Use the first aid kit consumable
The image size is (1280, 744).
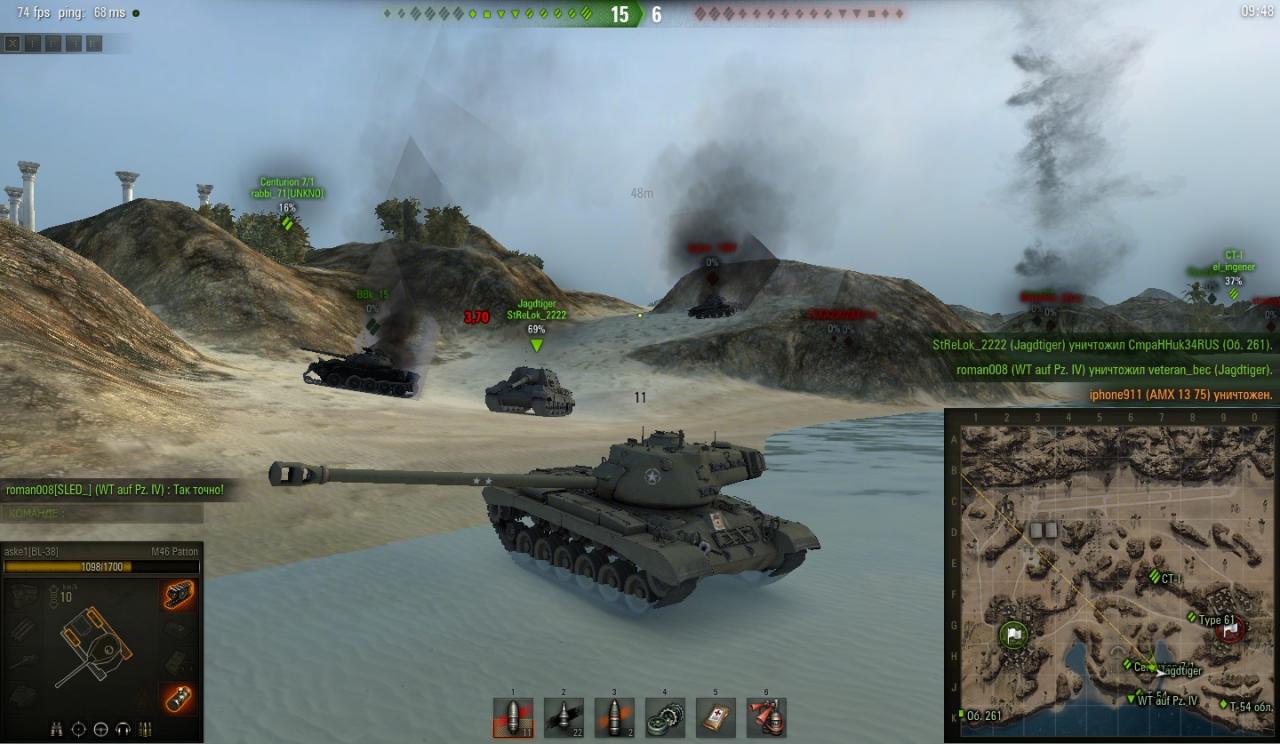coord(716,717)
